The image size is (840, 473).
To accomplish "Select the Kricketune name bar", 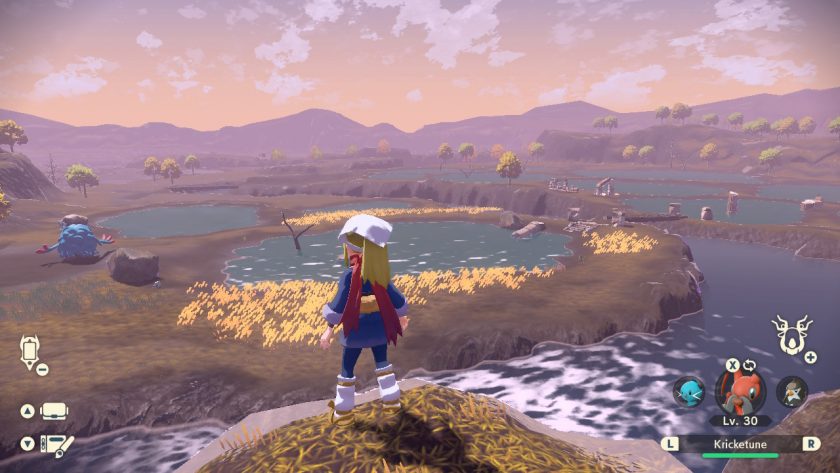I will click(740, 442).
